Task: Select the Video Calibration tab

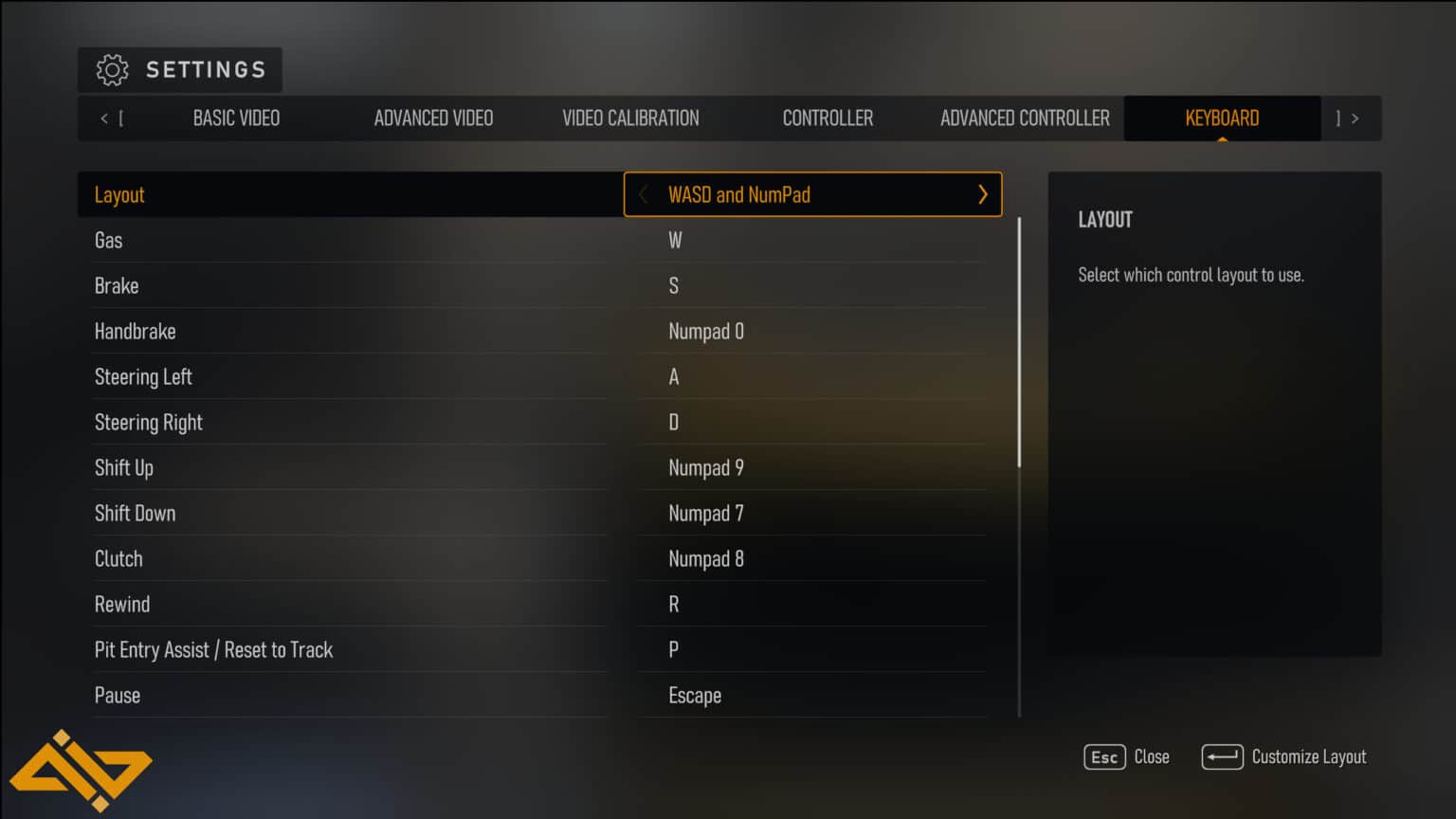Action: (x=629, y=118)
